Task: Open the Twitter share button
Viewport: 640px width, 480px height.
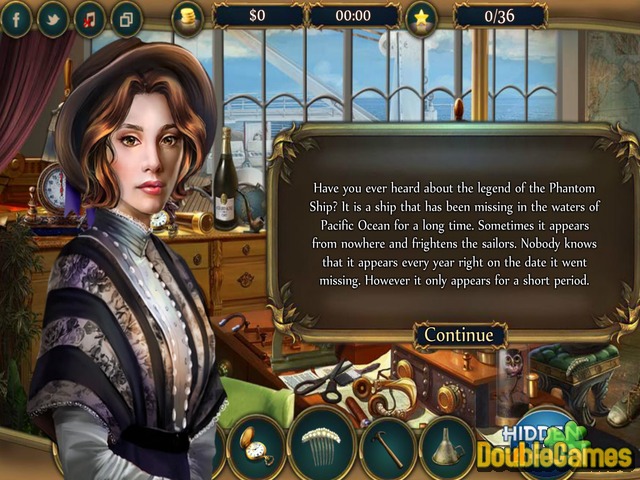Action: (x=53, y=19)
